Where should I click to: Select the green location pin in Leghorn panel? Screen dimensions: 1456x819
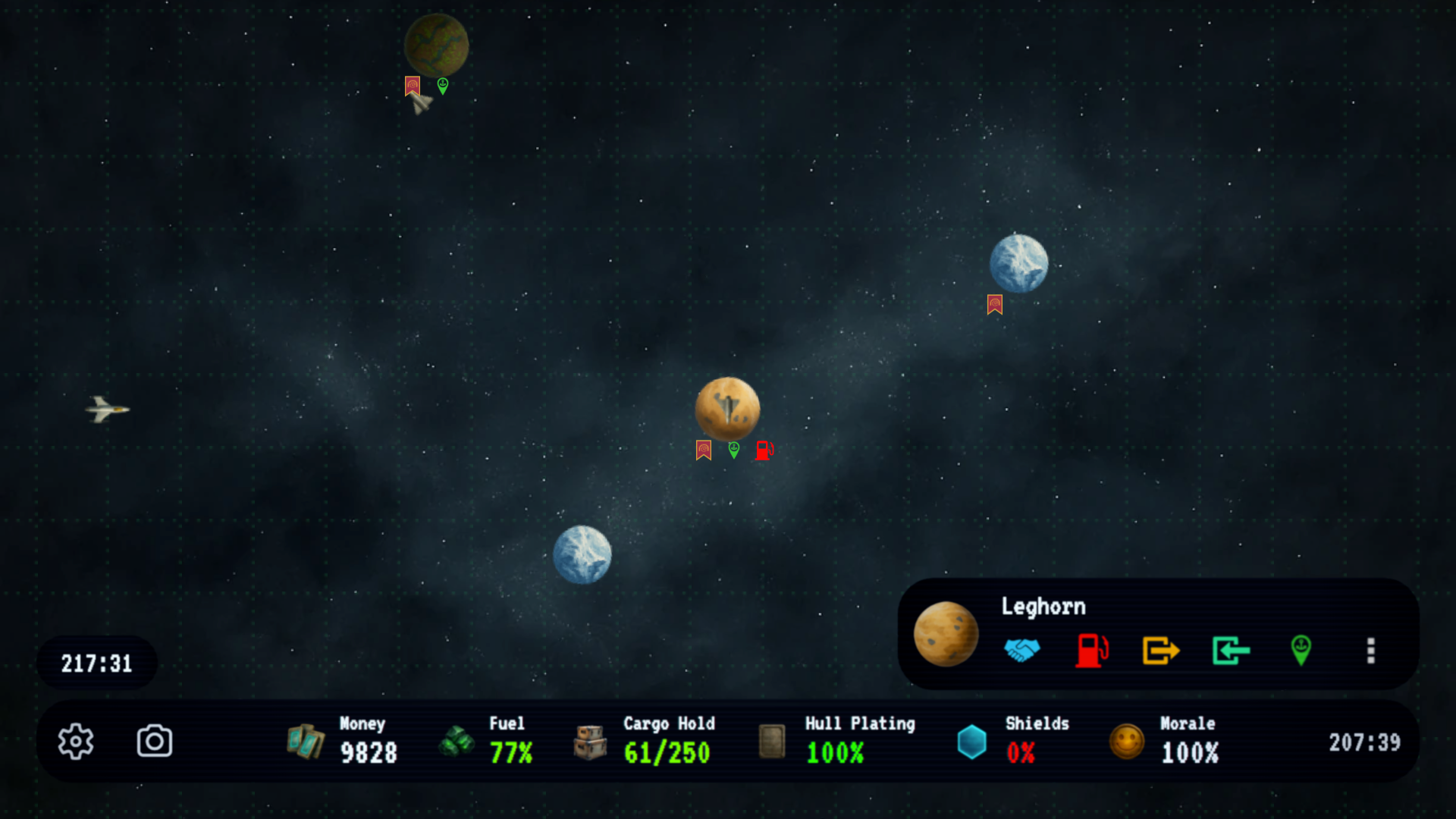click(1301, 650)
